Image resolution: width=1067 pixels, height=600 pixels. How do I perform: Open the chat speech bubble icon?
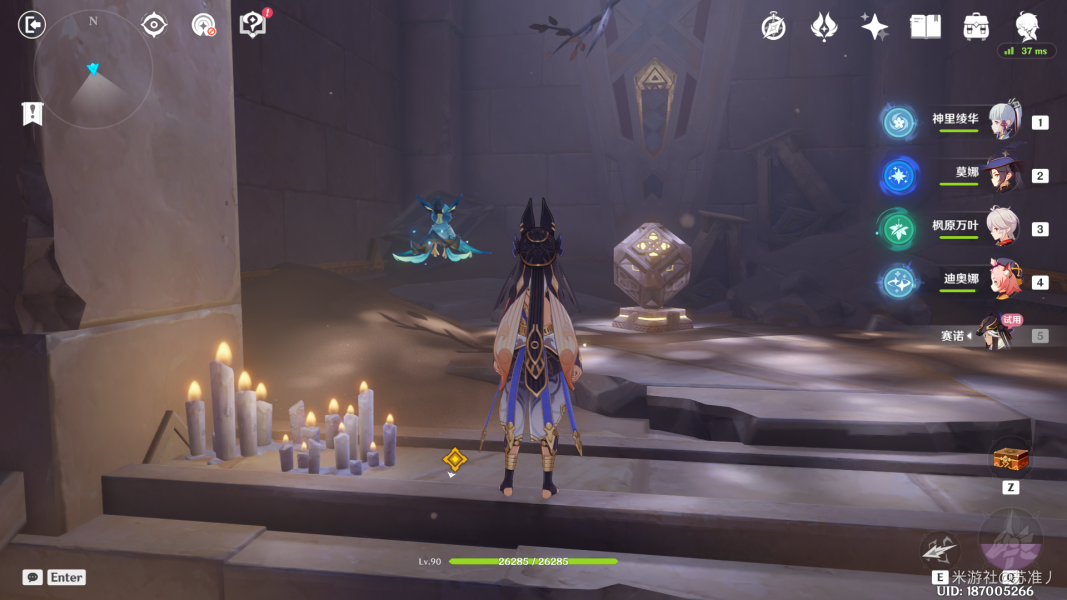pos(33,577)
